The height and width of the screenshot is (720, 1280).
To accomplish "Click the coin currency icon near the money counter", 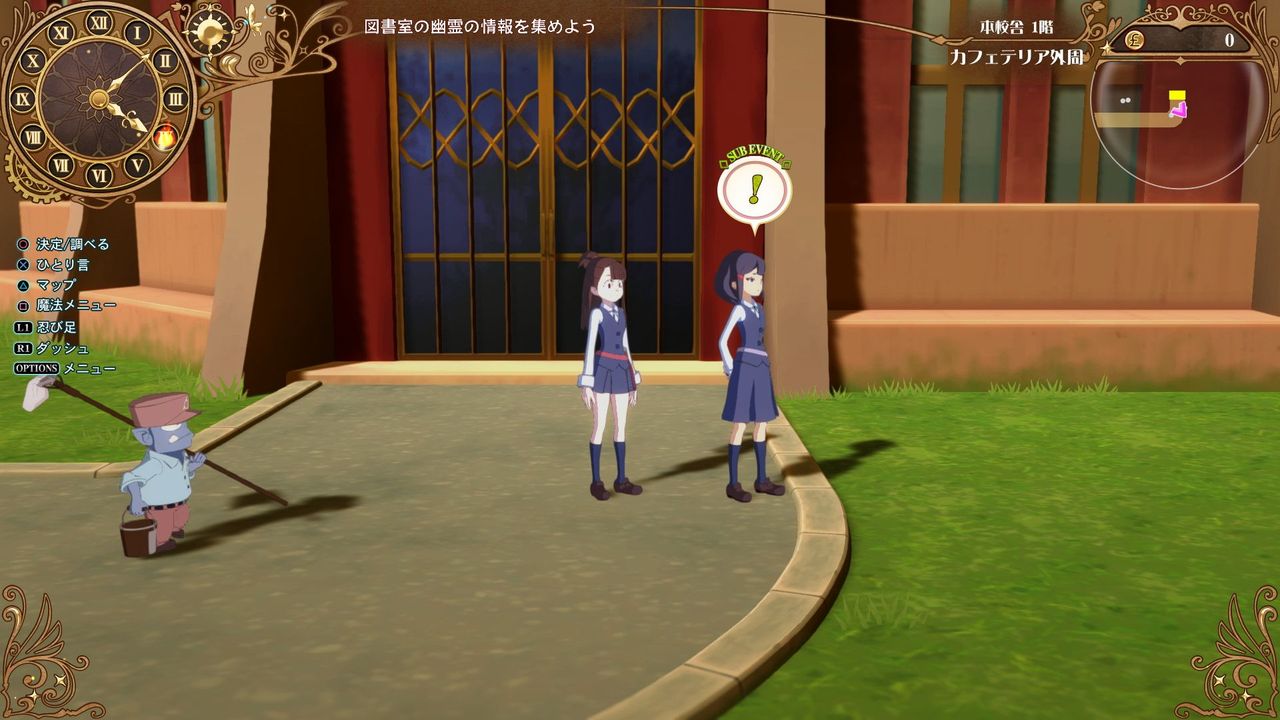I will pyautogui.click(x=1135, y=41).
